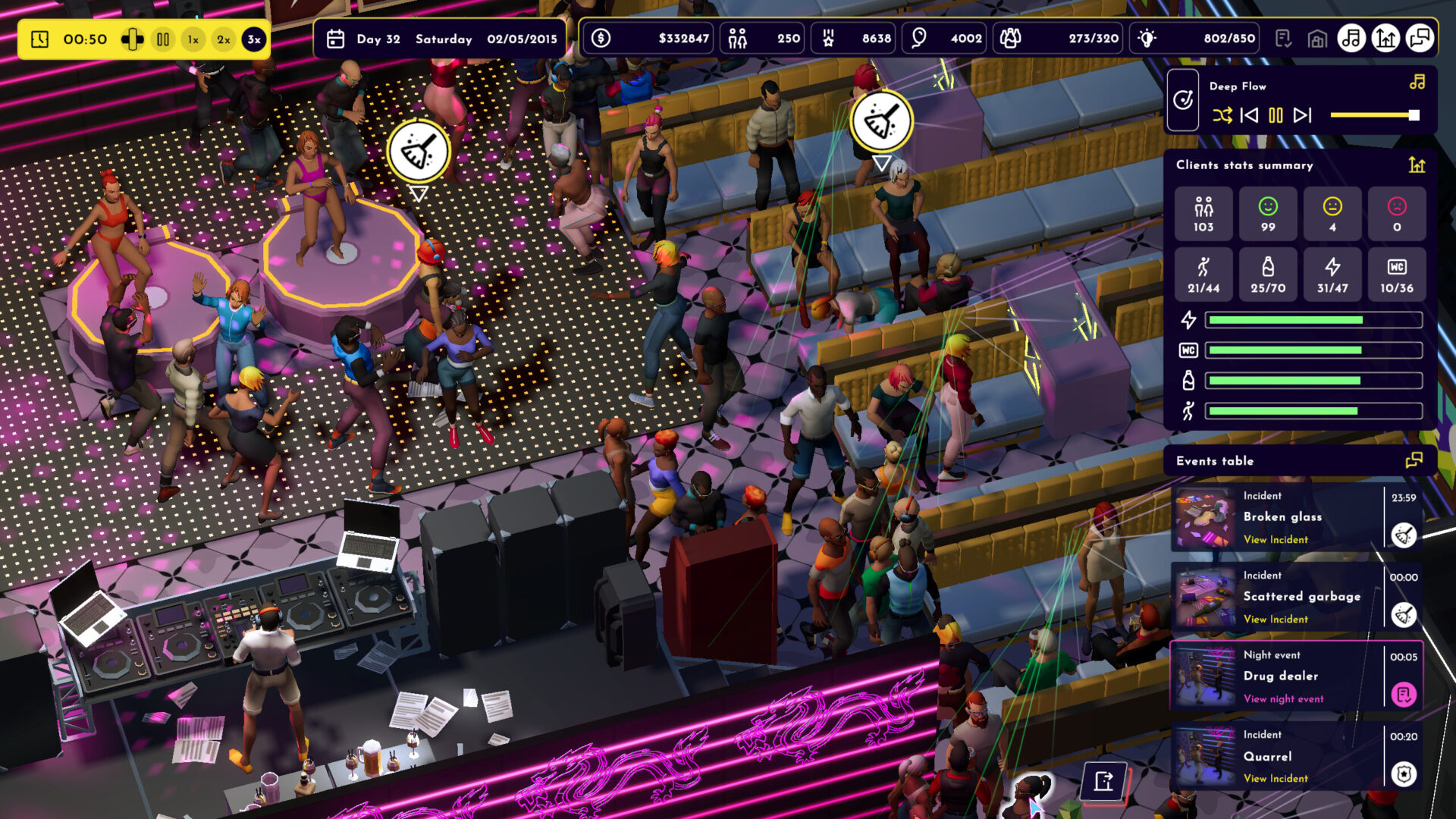The height and width of the screenshot is (819, 1456).
Task: Pause the Deep Flow track
Action: [1276, 115]
